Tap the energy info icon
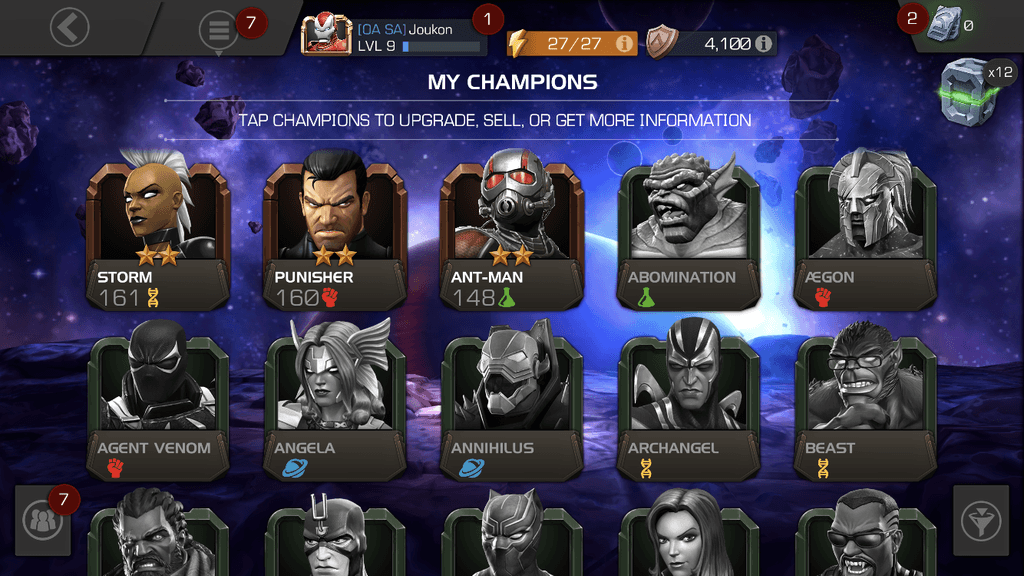 pyautogui.click(x=624, y=44)
